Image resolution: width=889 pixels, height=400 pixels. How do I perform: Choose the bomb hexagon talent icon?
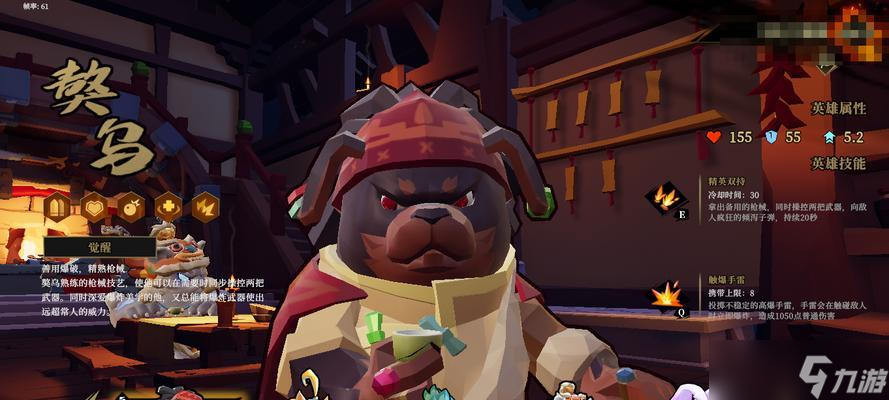[x=131, y=208]
